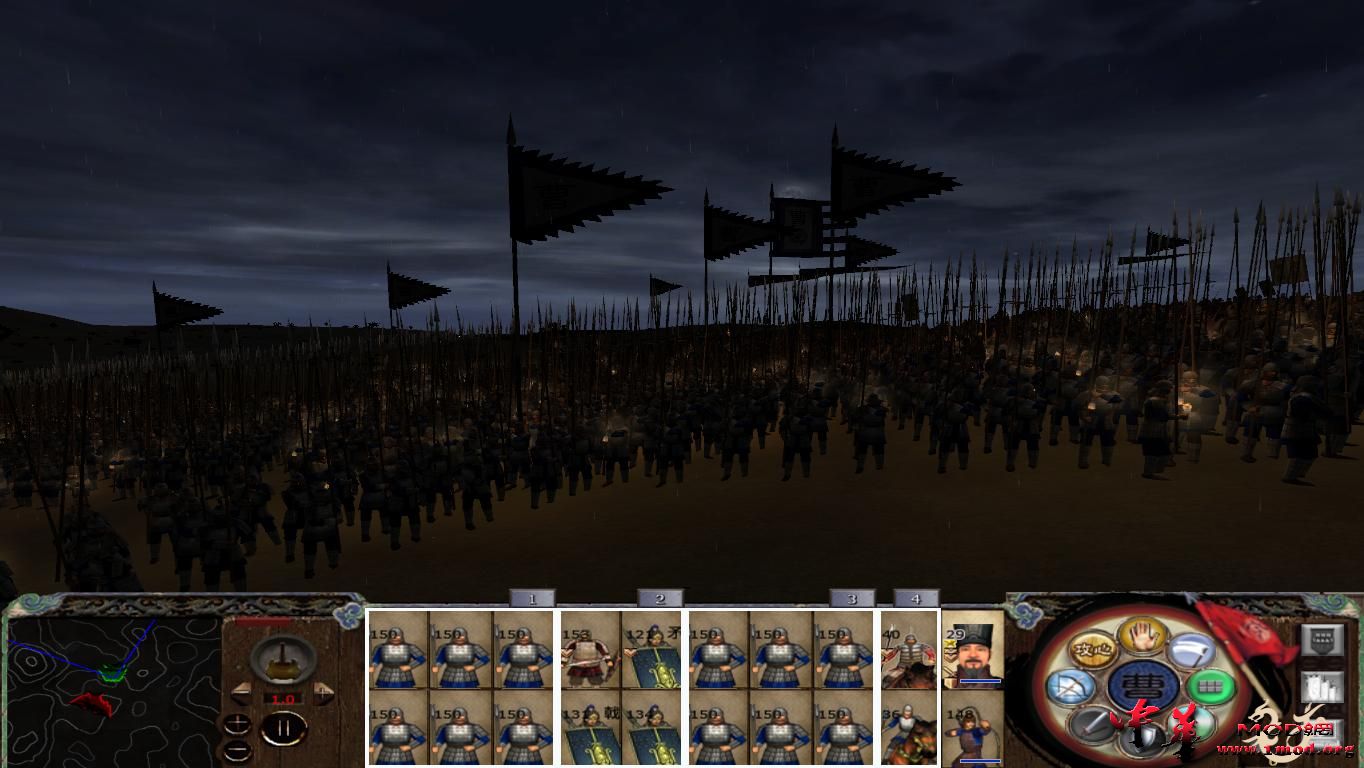1364x768 pixels.
Task: Toggle guard mode with the shield icon
Action: (x=1142, y=735)
